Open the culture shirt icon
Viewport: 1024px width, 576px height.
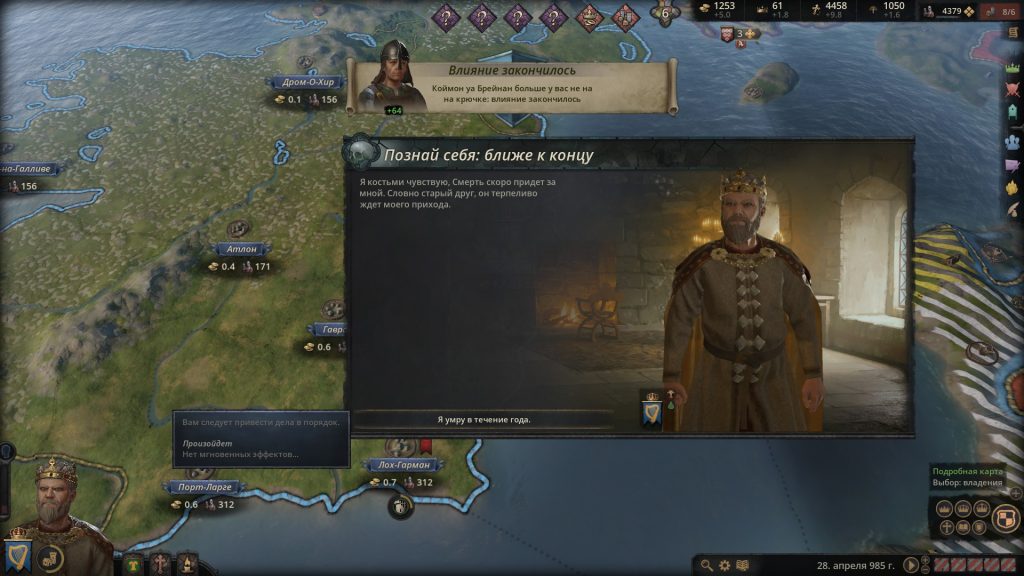(x=133, y=564)
